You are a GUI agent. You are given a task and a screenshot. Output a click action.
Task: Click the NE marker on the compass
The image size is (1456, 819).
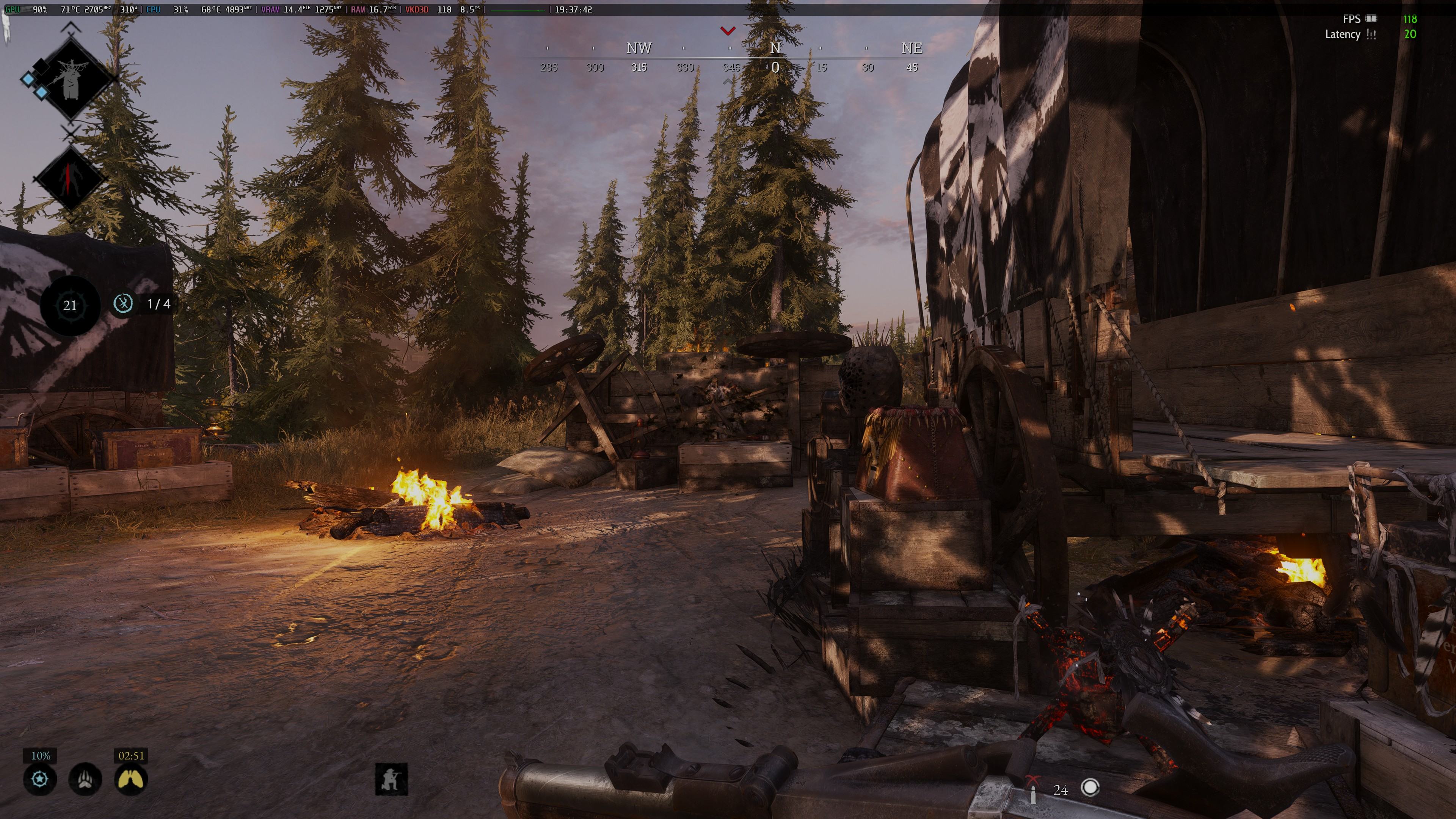click(x=912, y=49)
